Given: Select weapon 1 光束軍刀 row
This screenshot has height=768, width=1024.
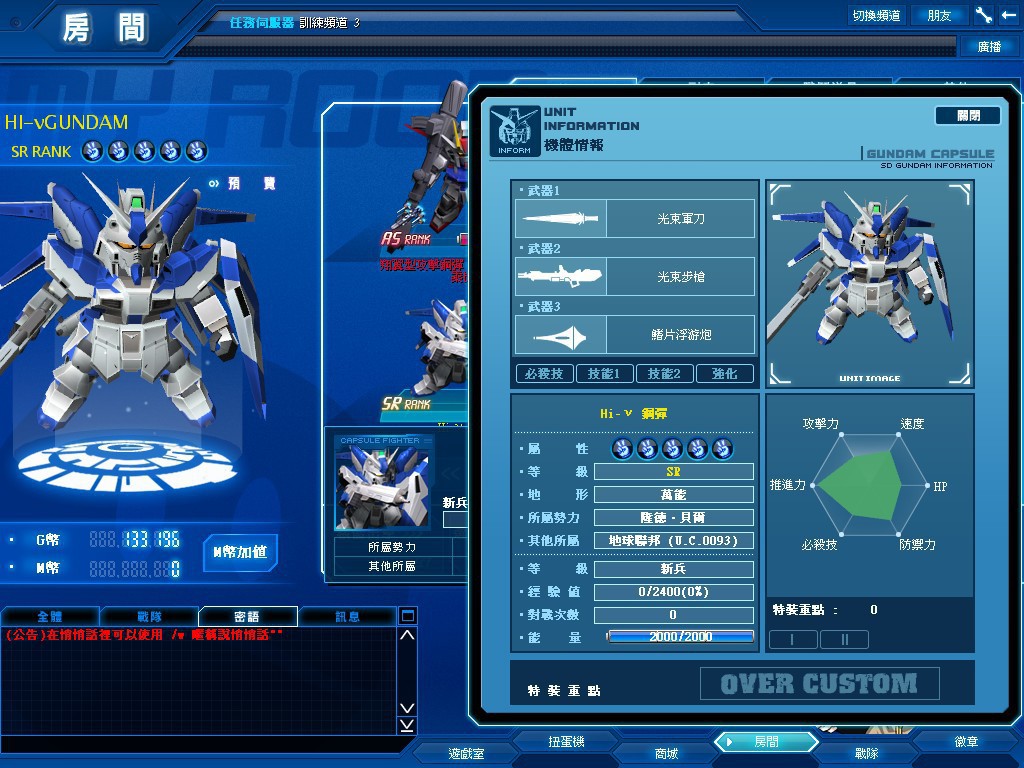Looking at the screenshot, I should click(635, 219).
